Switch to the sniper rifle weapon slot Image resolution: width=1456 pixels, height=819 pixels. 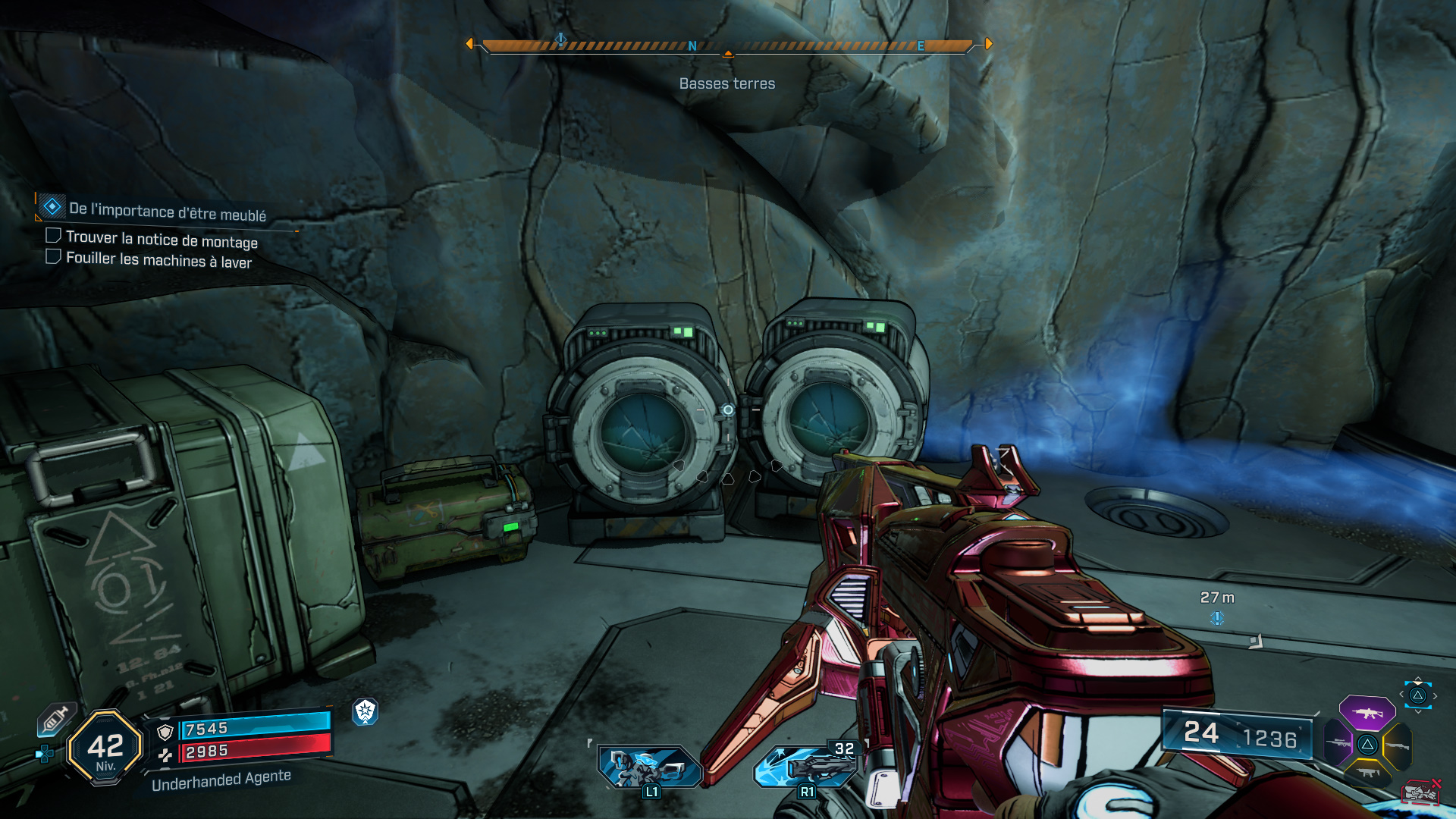[x=1338, y=743]
